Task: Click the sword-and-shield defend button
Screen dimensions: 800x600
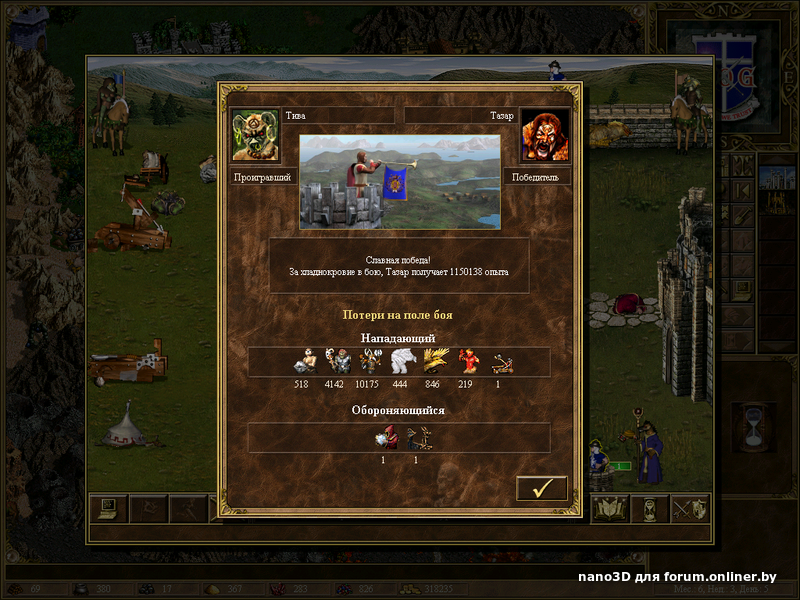Action: pyautogui.click(x=690, y=509)
